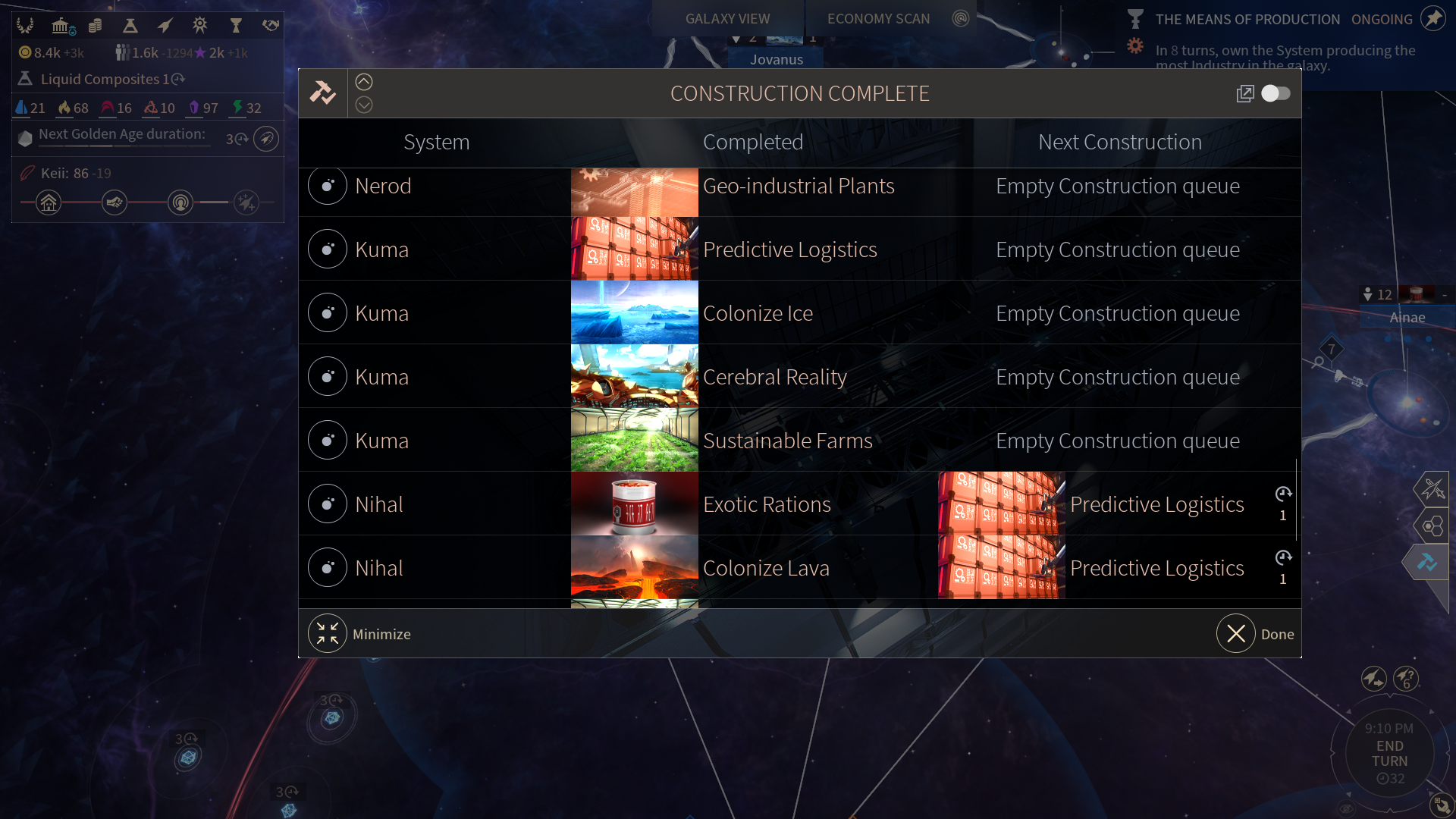Select the Colonize Lava row for Nihal

[x=766, y=568]
